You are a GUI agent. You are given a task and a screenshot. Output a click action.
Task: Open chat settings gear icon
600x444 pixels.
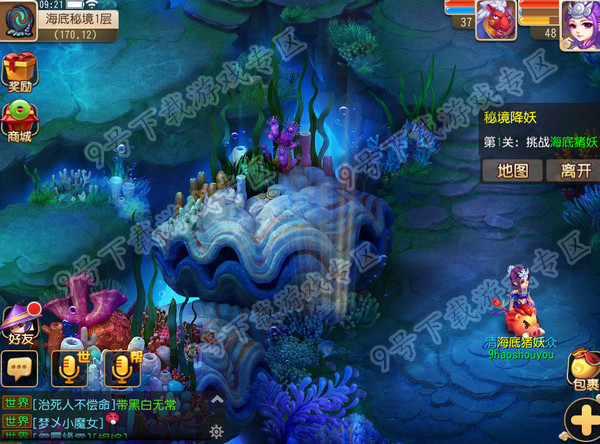point(216,431)
